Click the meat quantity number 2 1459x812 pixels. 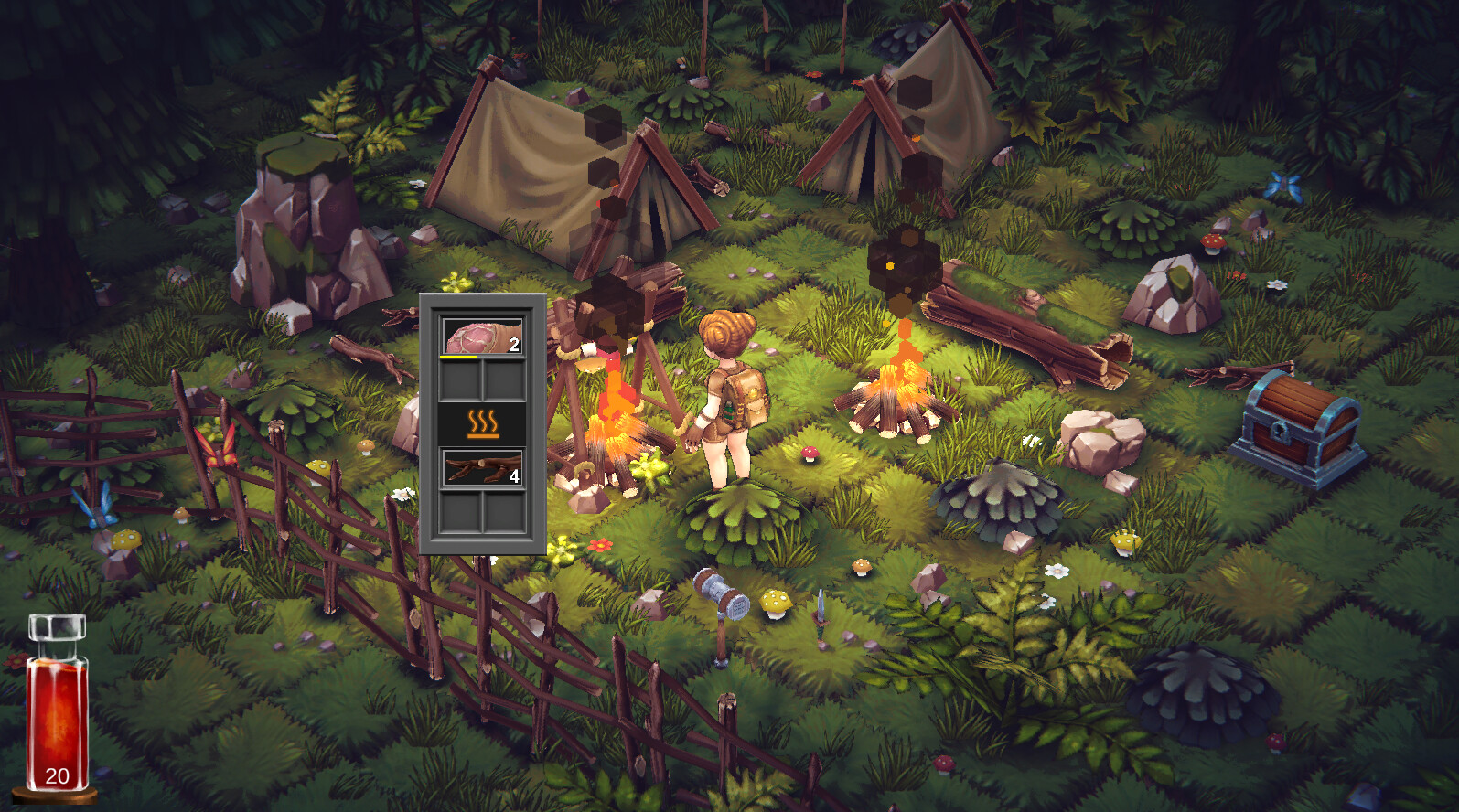click(514, 344)
